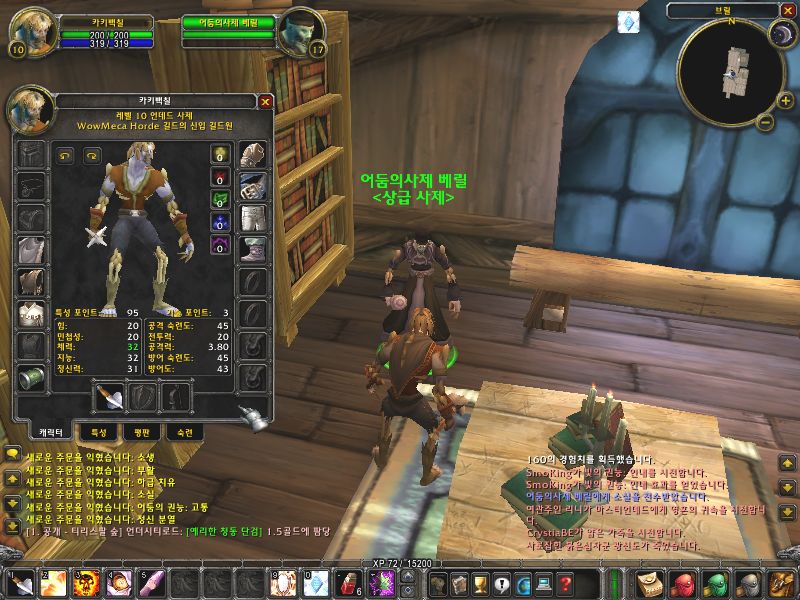Click the equipped main-hand weapon slot
800x600 pixels.
[x=107, y=398]
